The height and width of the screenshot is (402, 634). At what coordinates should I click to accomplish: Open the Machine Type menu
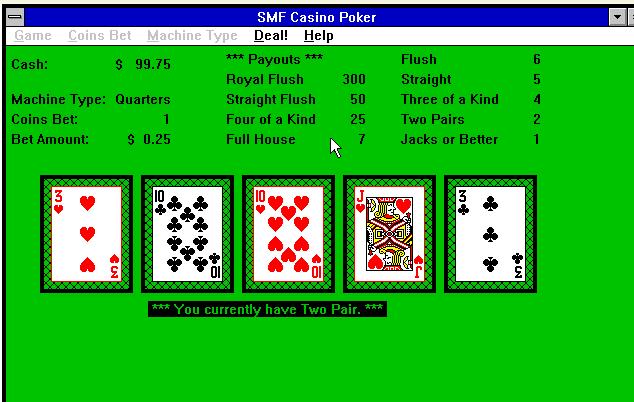point(192,36)
